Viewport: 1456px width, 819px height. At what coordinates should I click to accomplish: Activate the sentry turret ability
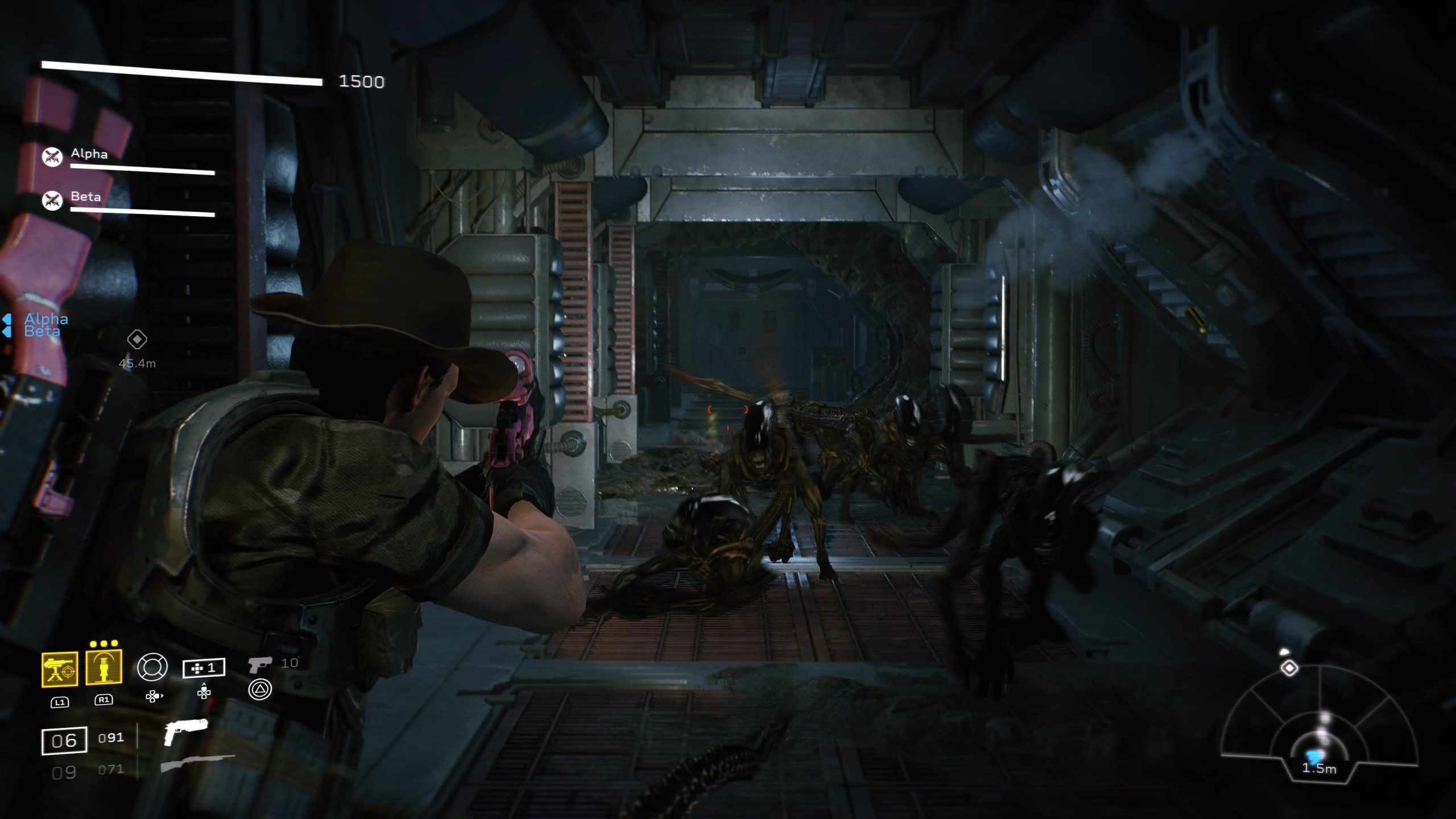pyautogui.click(x=59, y=669)
